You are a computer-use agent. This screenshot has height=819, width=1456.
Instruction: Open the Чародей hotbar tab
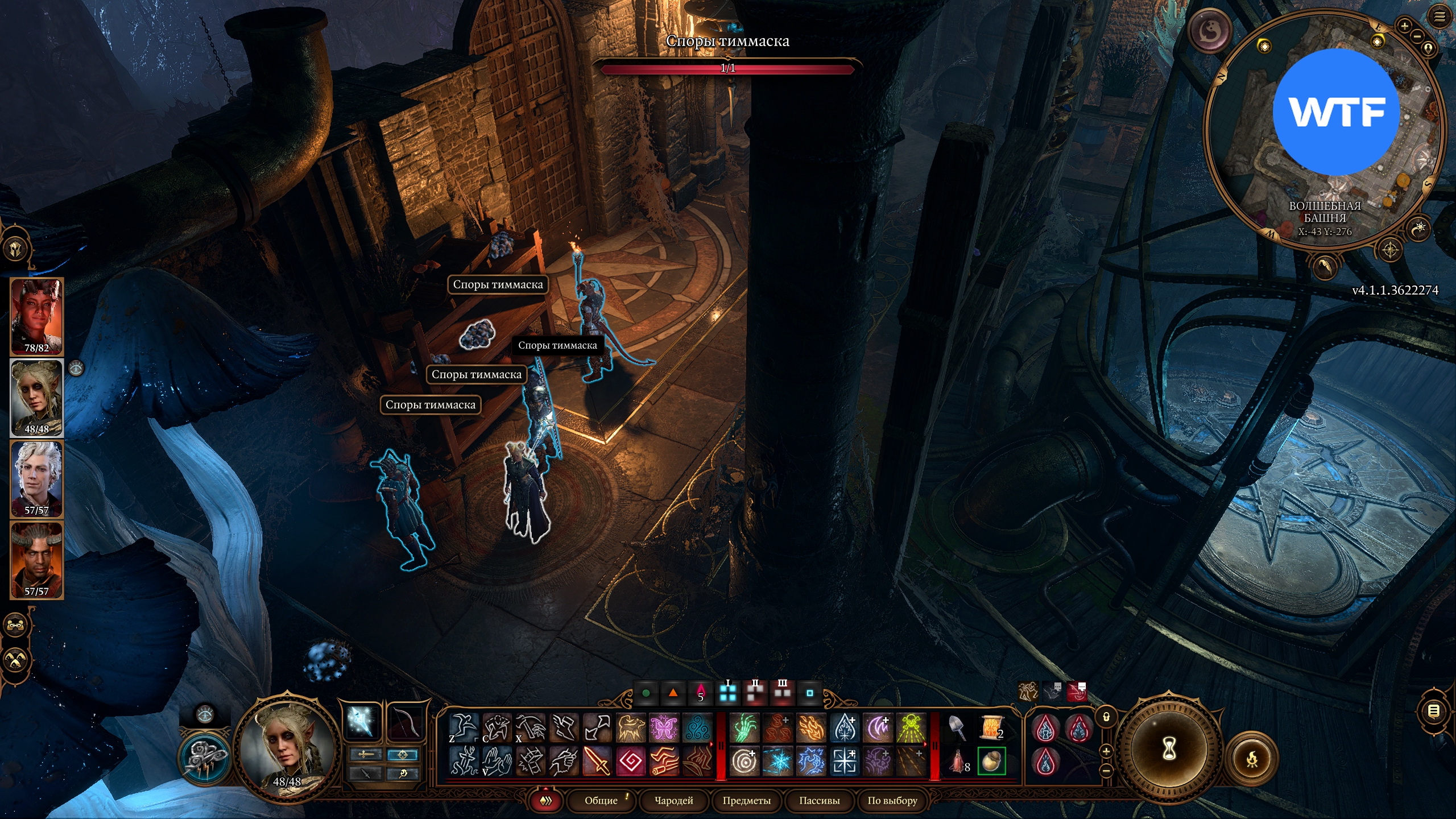coord(673,800)
